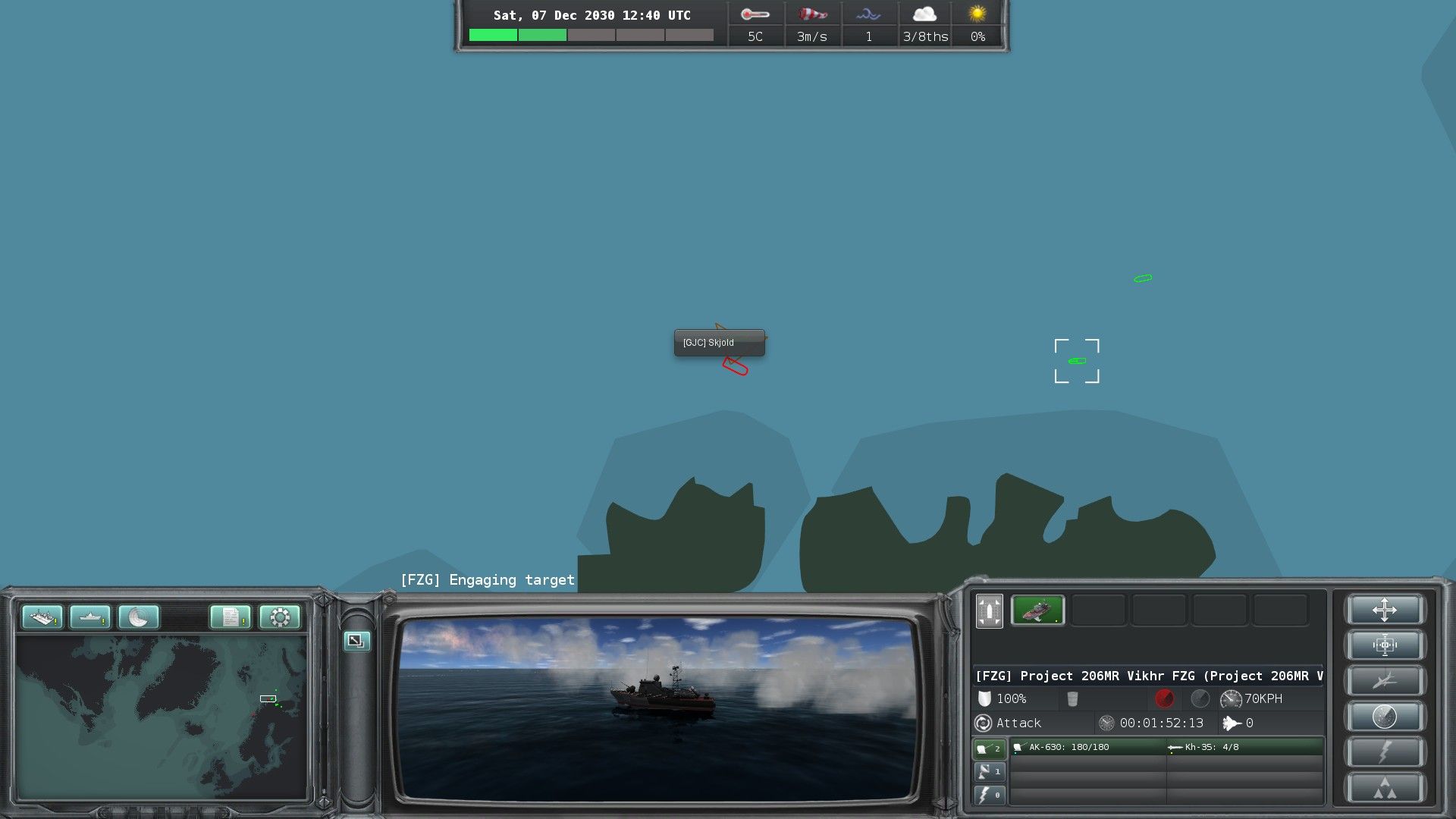Toggle the 3D view window resize button
Viewport: 1456px width, 819px height.
(356, 641)
